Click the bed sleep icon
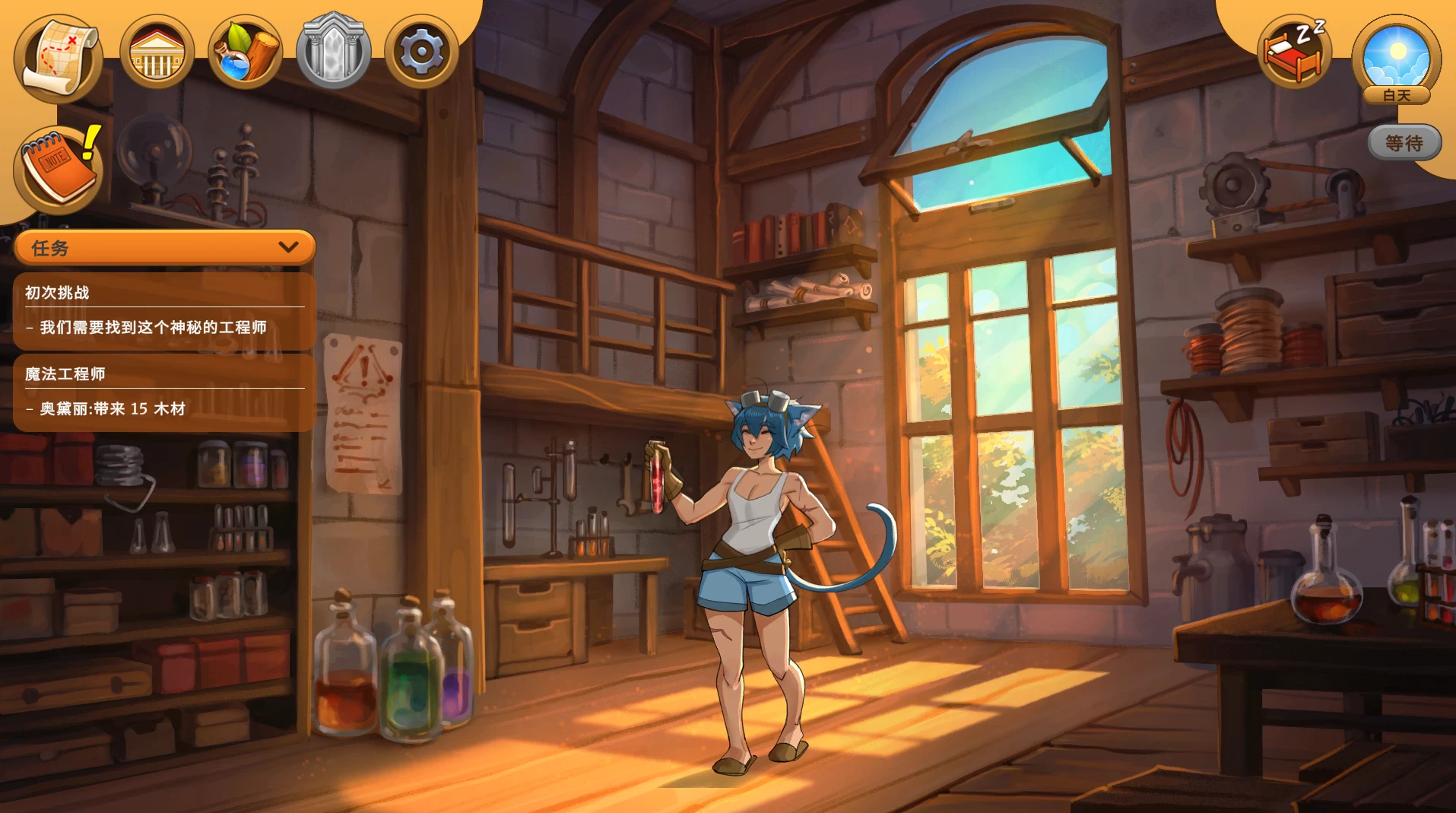1456x813 pixels. (1294, 52)
